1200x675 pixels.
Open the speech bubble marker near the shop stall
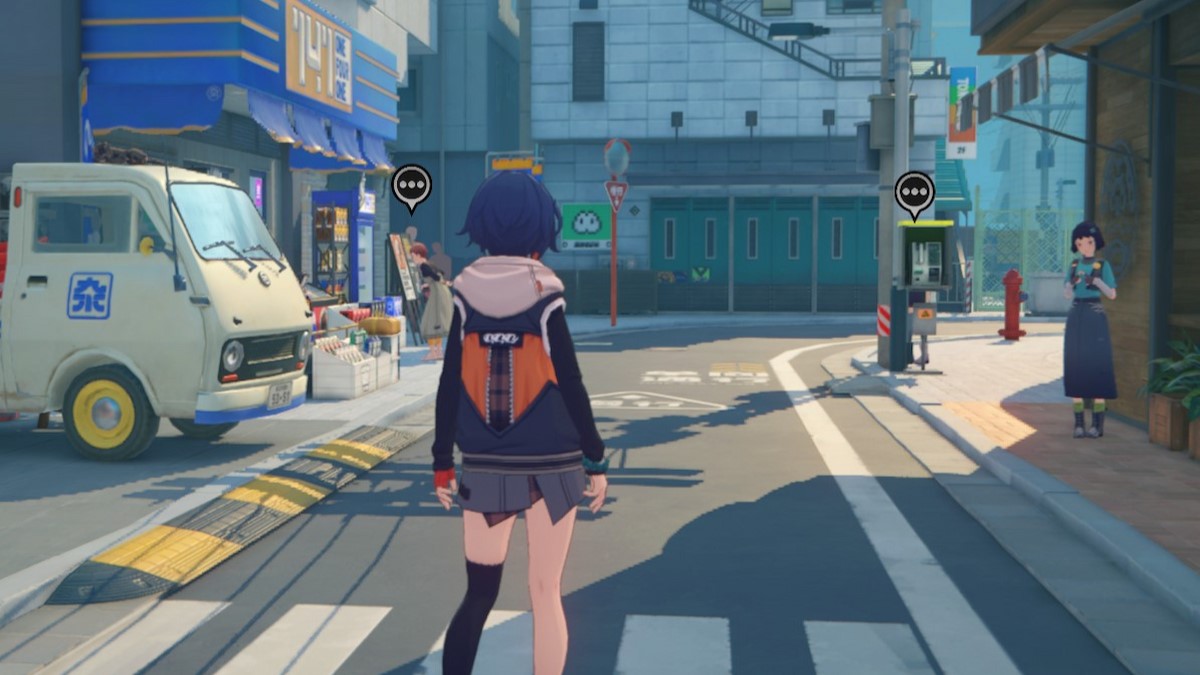(x=411, y=185)
